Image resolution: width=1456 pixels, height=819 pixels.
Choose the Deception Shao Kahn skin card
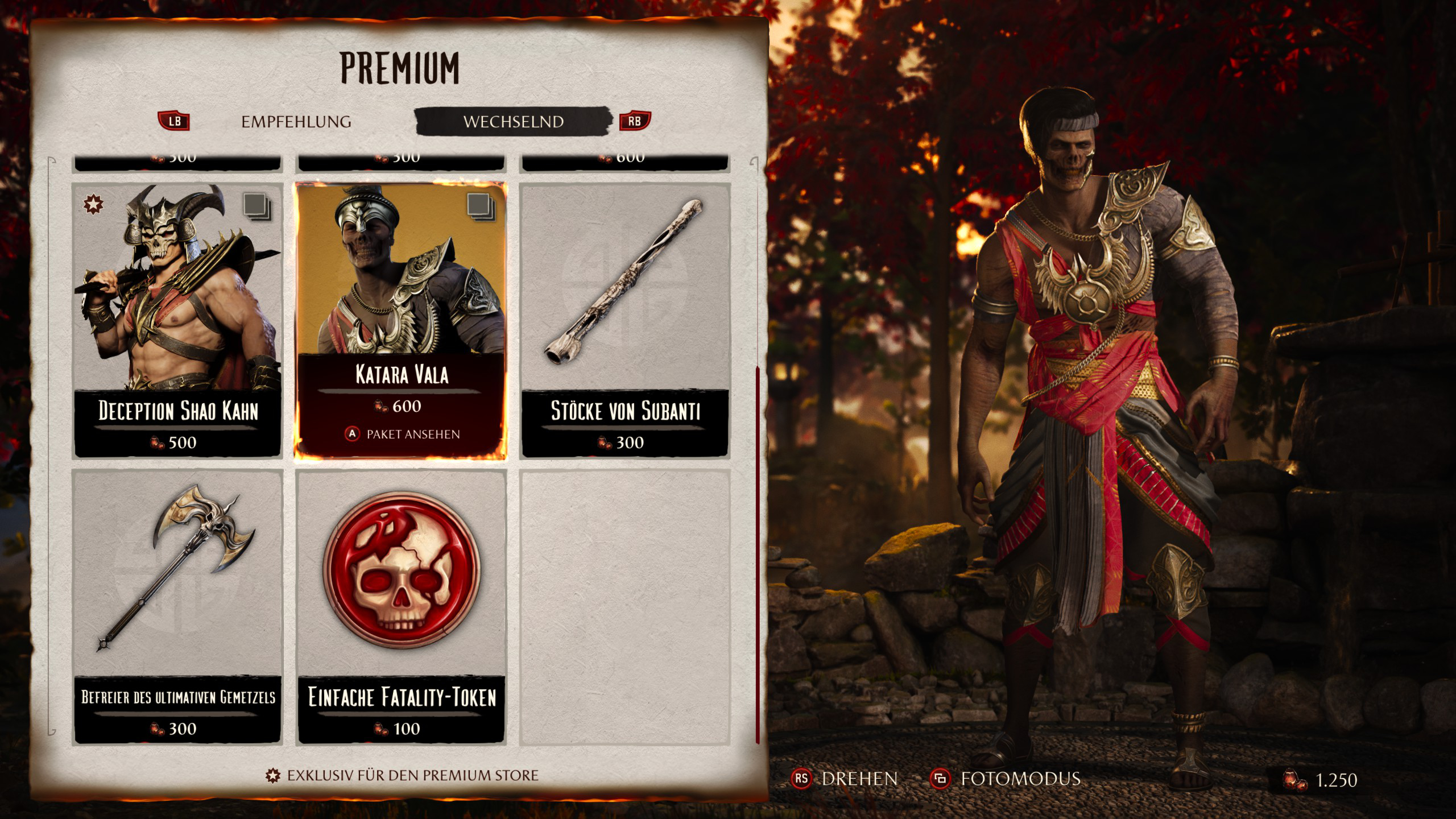pos(177,320)
